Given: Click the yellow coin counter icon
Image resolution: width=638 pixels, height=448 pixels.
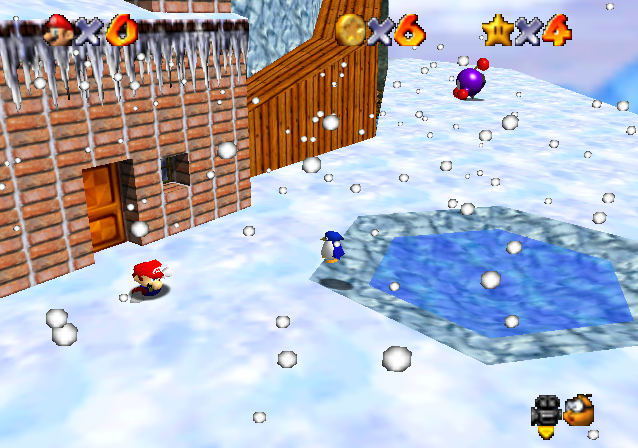Looking at the screenshot, I should click(350, 30).
